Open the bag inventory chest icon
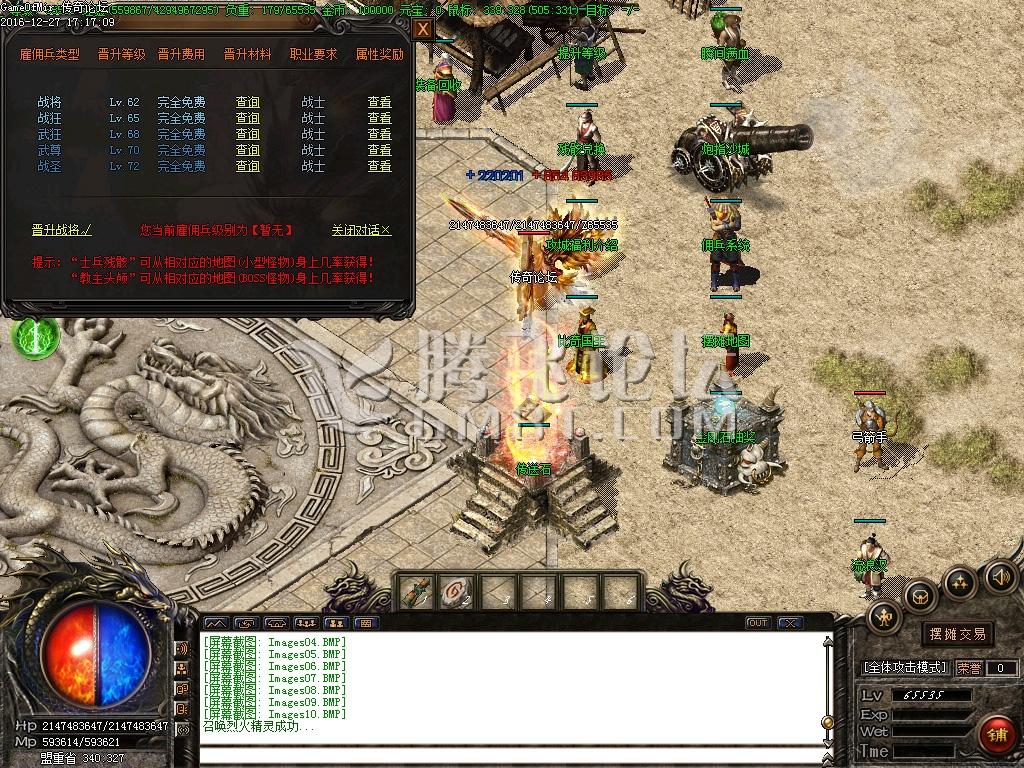The height and width of the screenshot is (768, 1024). [x=920, y=597]
